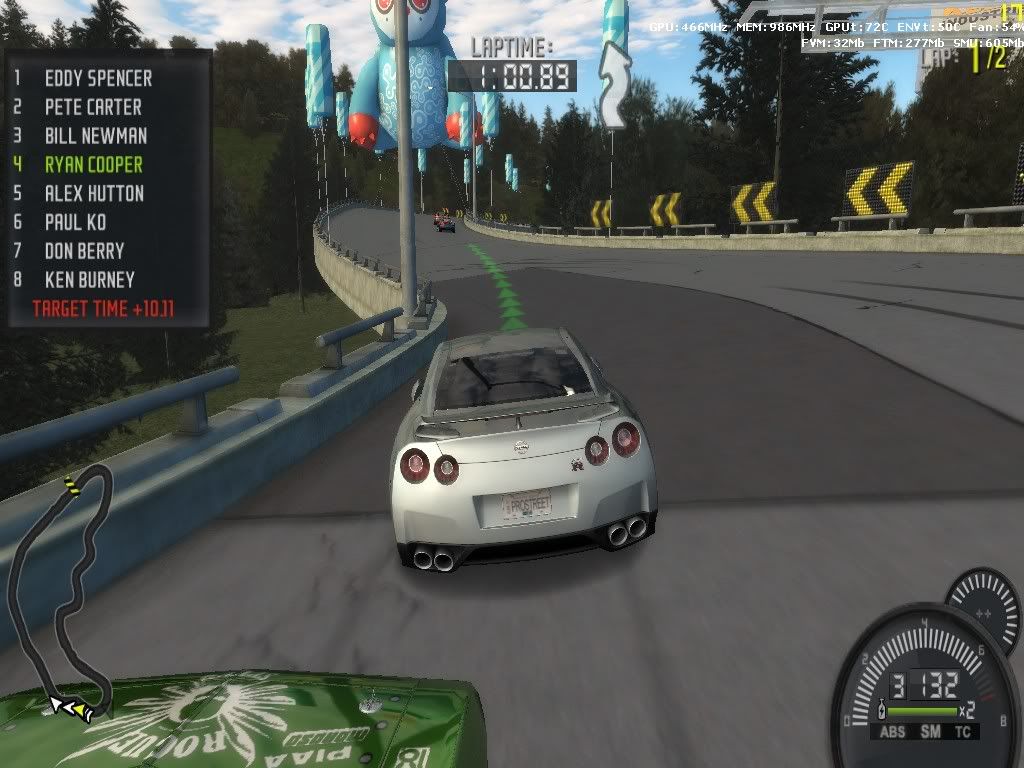Click Pete Carter's leaderboard row
The image size is (1024, 768).
[93, 107]
